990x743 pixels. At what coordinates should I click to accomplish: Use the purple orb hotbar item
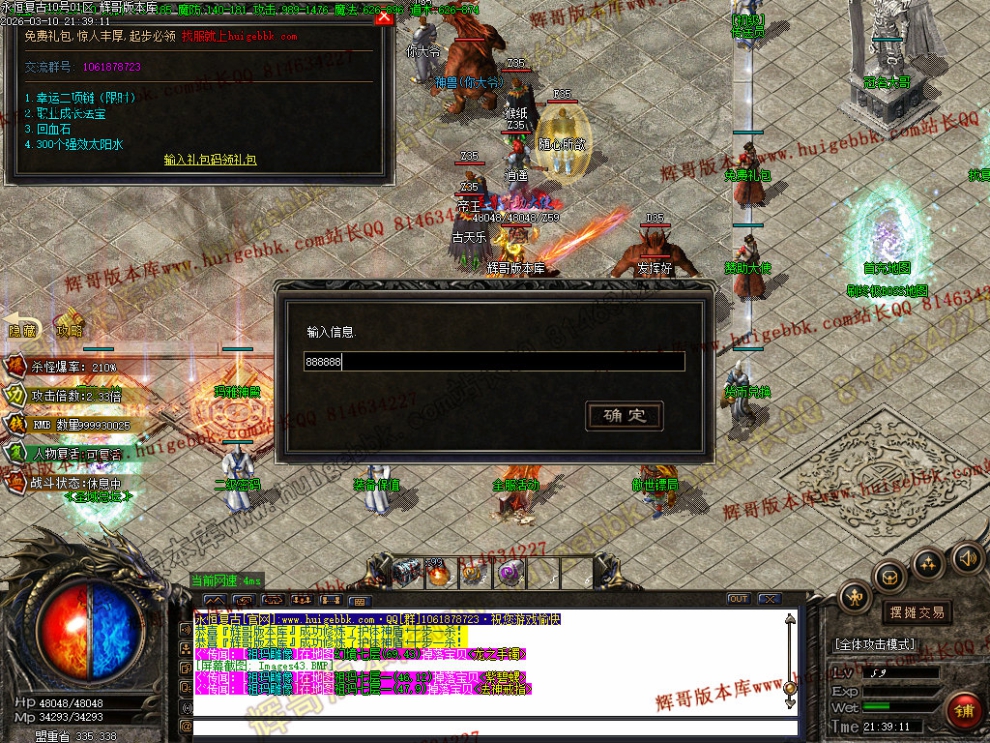(x=508, y=573)
